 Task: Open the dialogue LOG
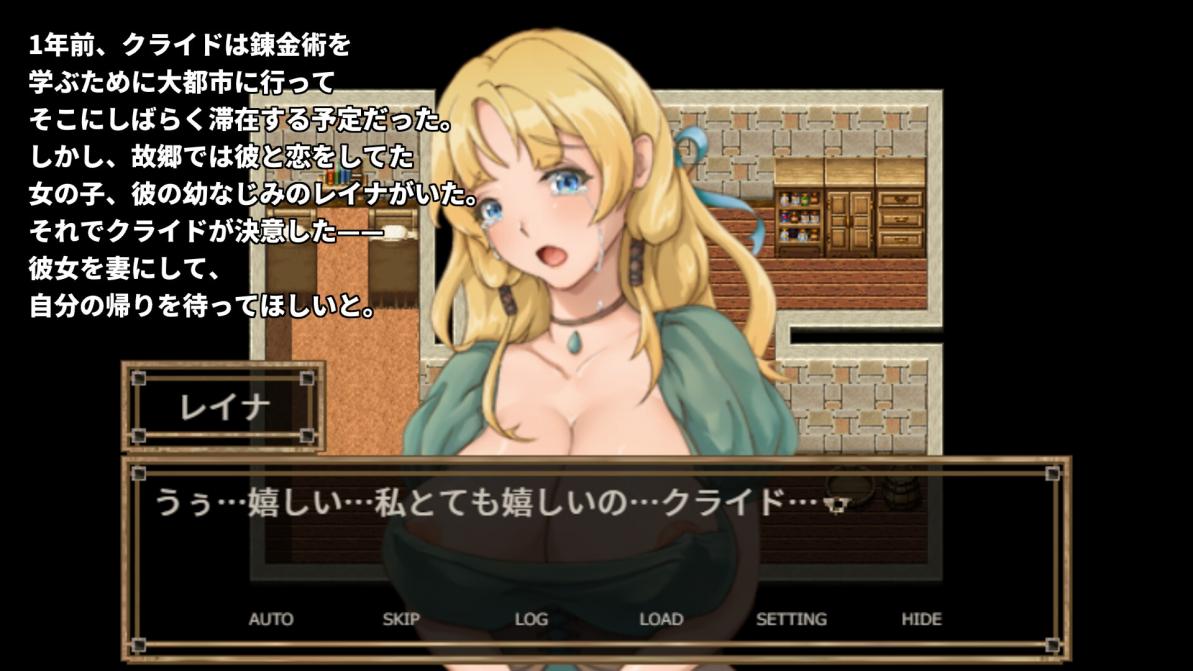(531, 619)
